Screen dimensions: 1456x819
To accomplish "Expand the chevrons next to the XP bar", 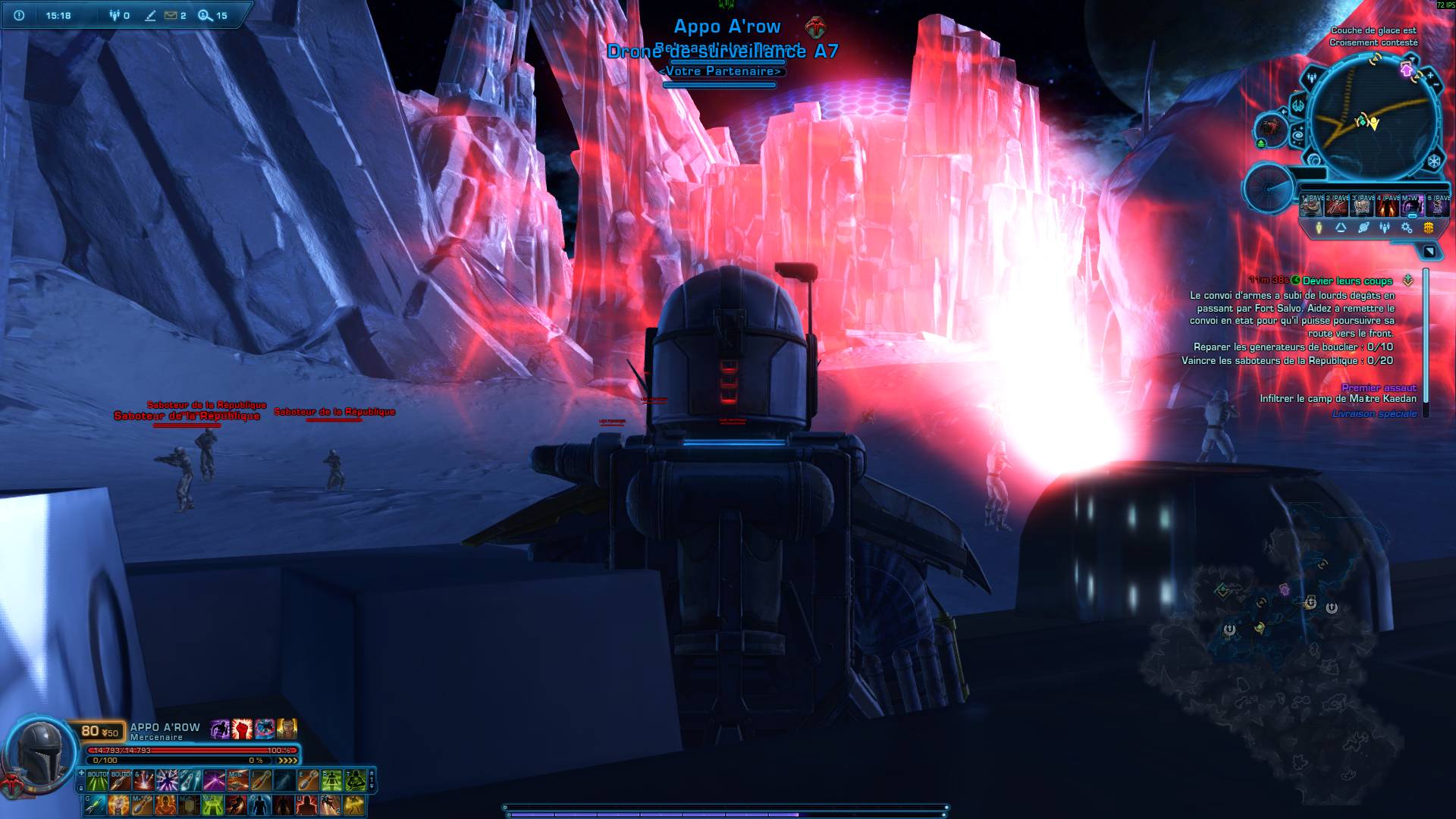I will (287, 760).
